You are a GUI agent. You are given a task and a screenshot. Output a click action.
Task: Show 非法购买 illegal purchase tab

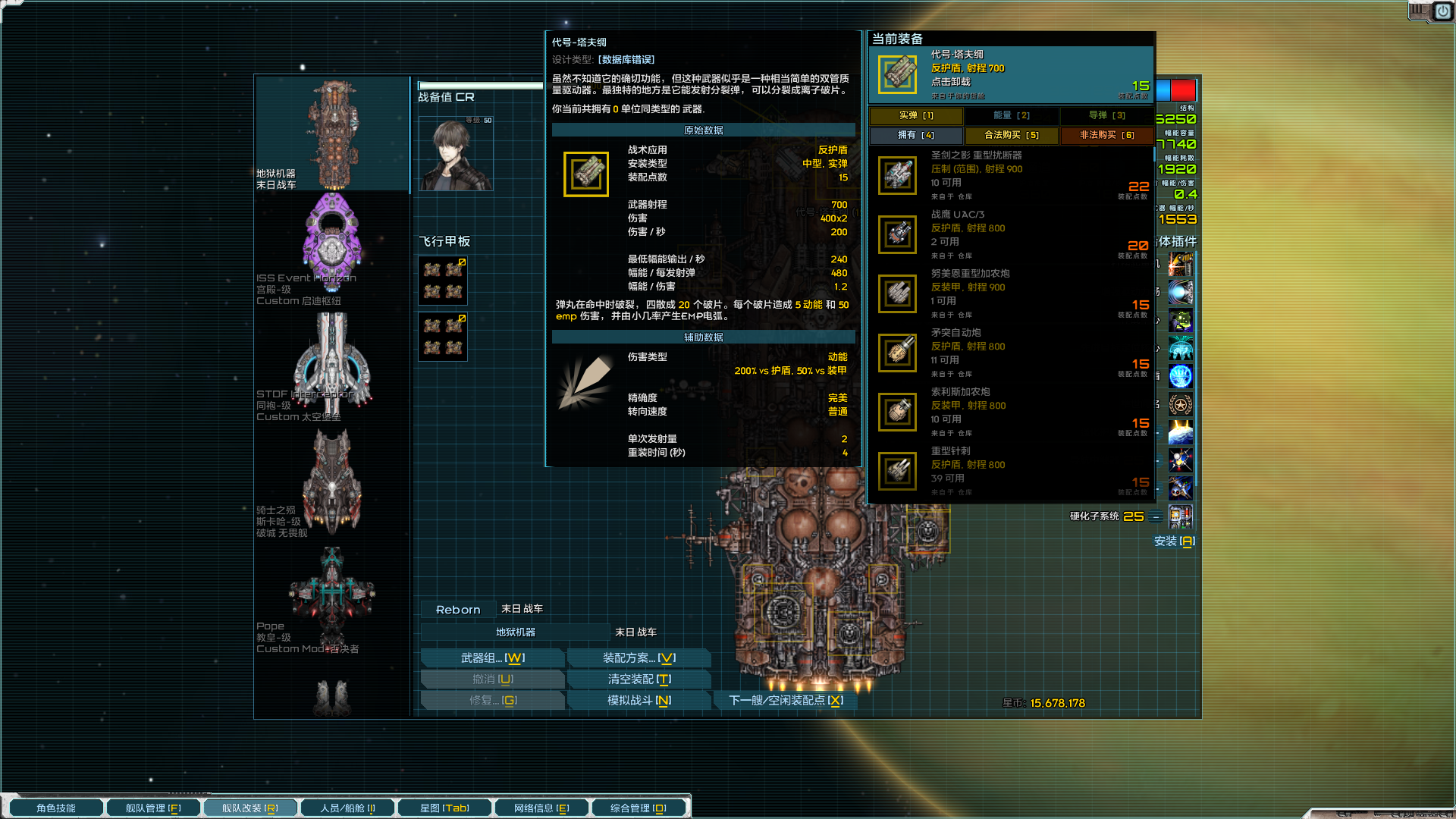(1106, 135)
